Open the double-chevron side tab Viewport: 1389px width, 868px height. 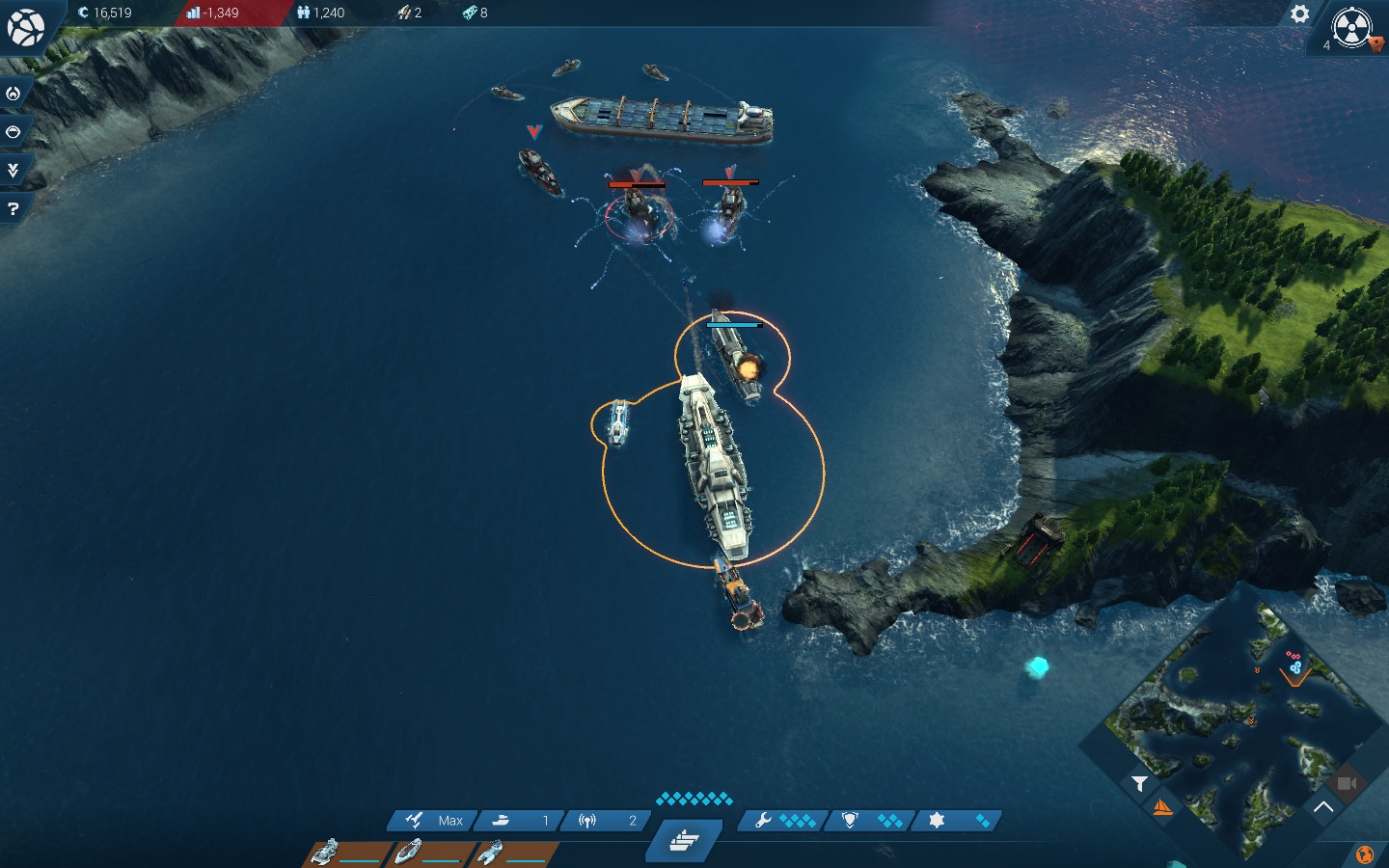point(14,171)
